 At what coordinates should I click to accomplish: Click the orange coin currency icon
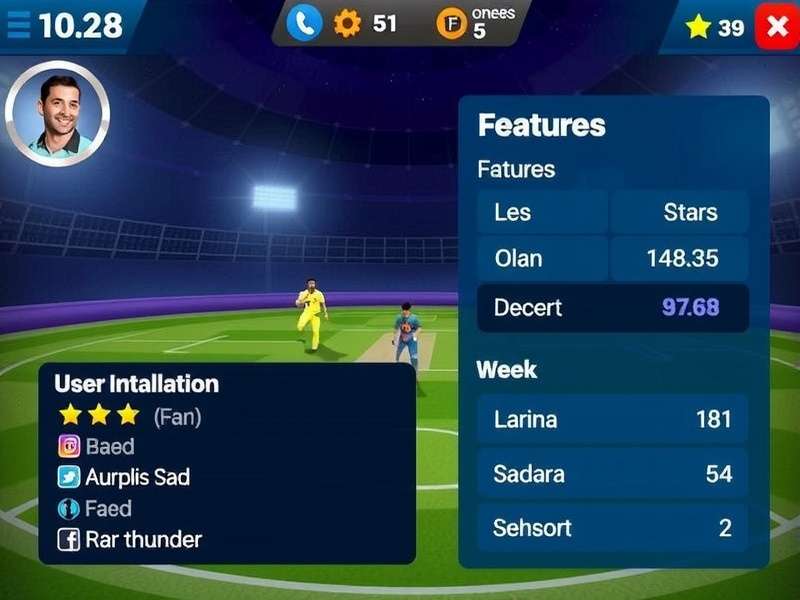[452, 24]
